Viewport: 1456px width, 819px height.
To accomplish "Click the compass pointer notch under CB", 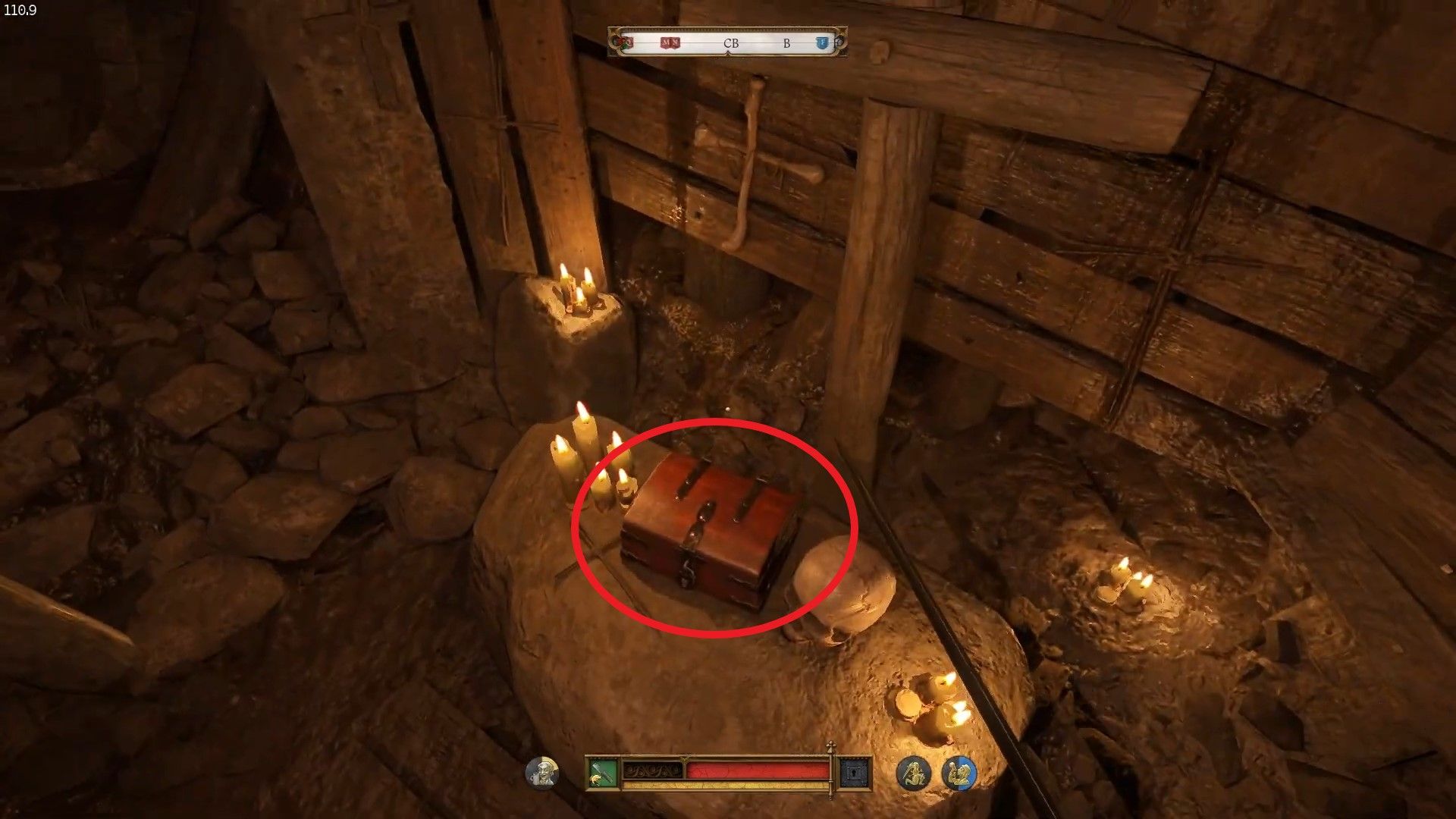I will tap(729, 53).
